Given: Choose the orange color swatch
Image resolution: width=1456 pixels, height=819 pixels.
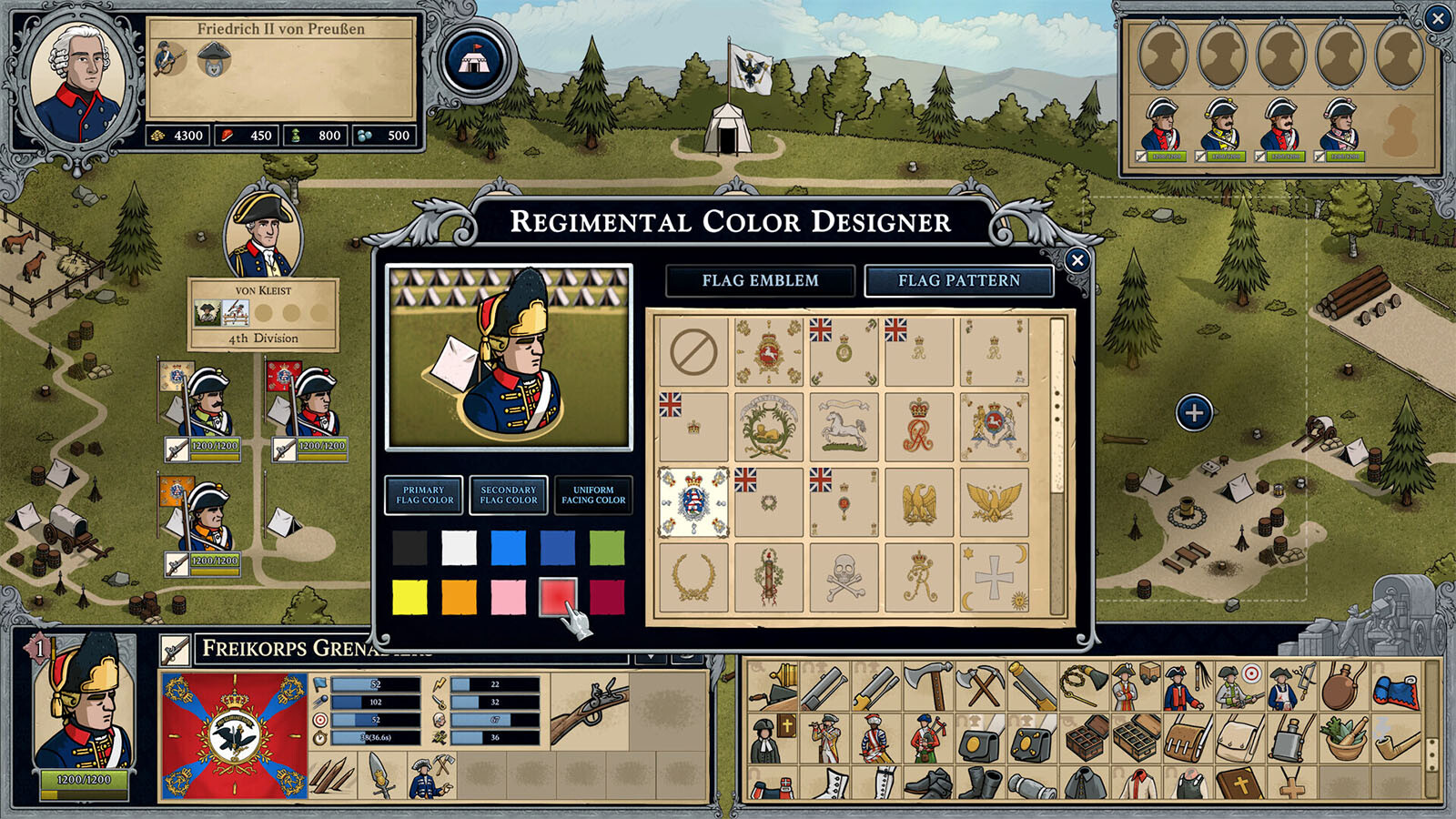Looking at the screenshot, I should tap(459, 598).
